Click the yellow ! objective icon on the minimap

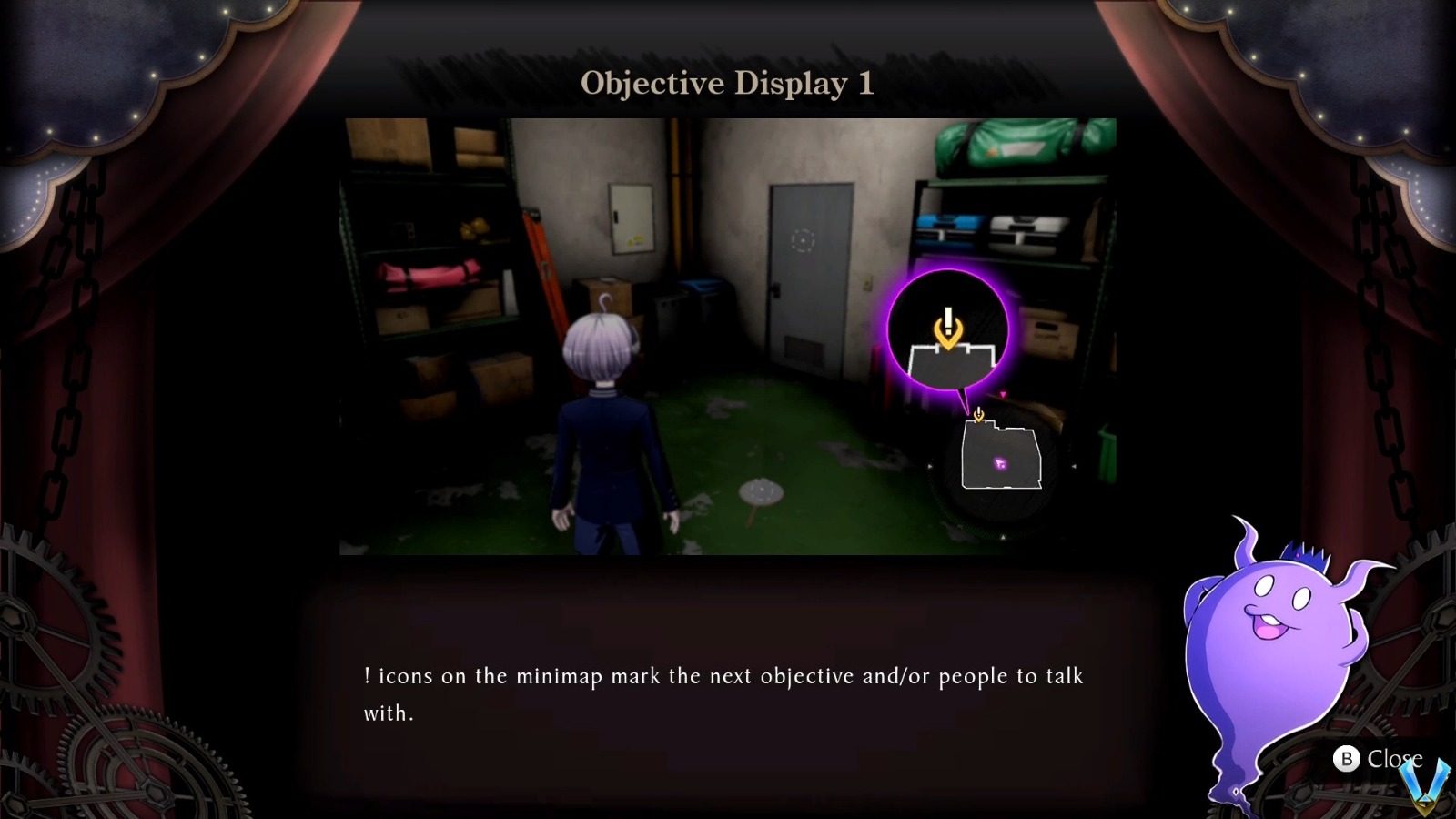[978, 414]
